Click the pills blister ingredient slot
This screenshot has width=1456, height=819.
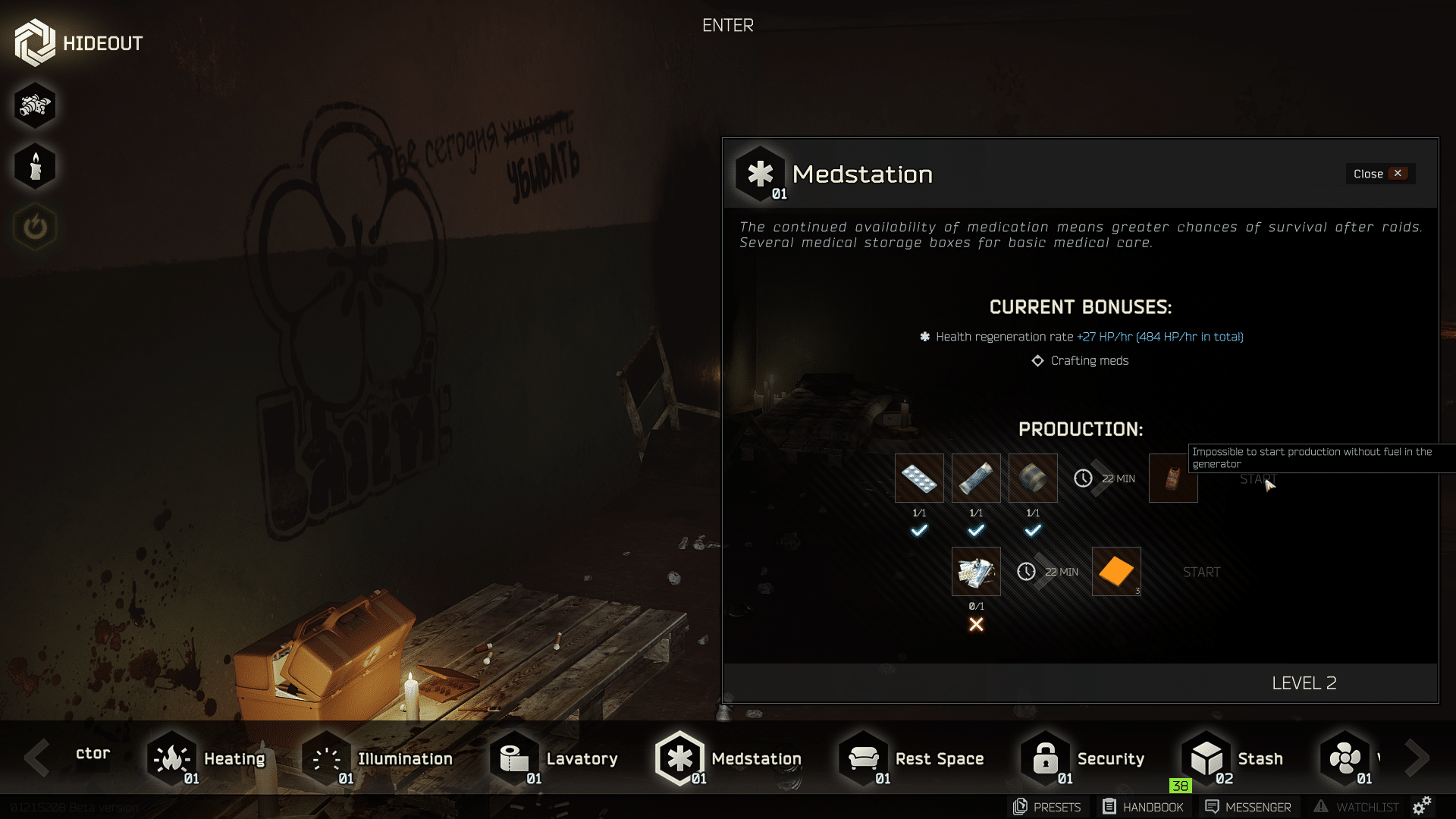tap(919, 479)
